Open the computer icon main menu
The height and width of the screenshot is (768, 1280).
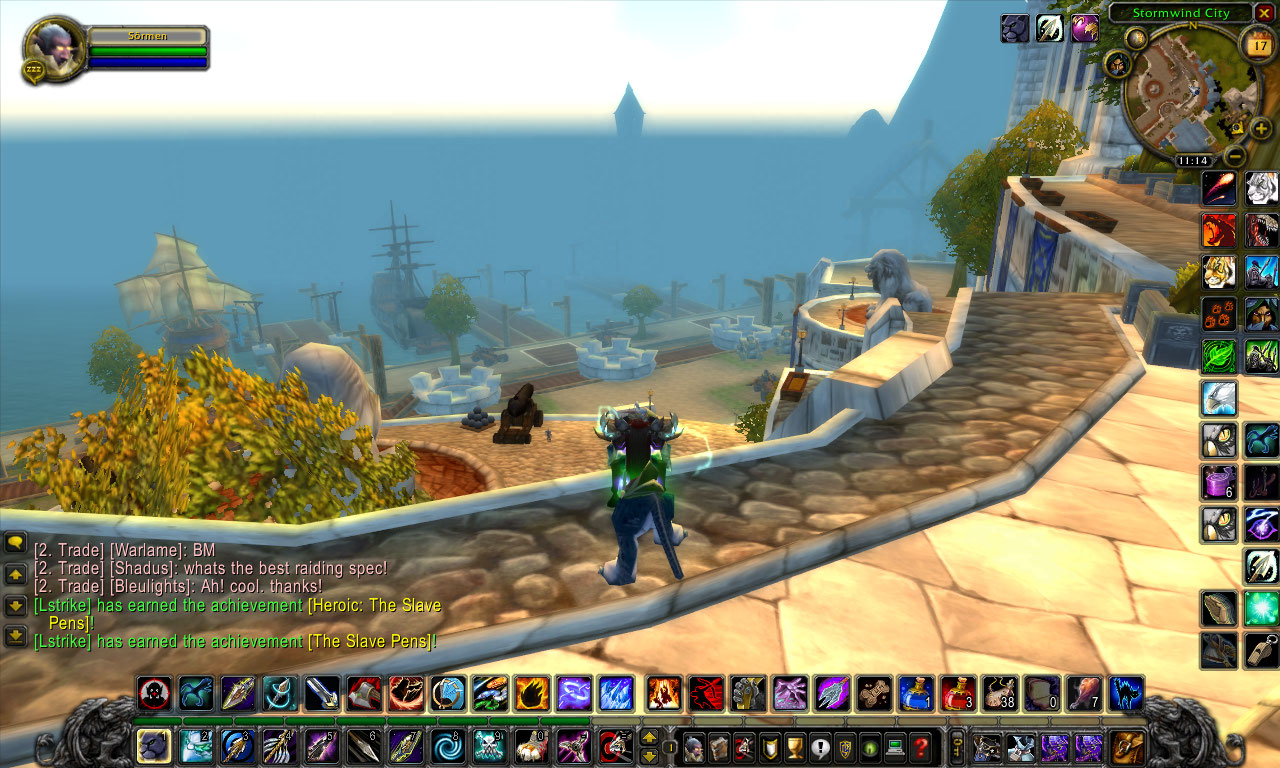coord(895,747)
